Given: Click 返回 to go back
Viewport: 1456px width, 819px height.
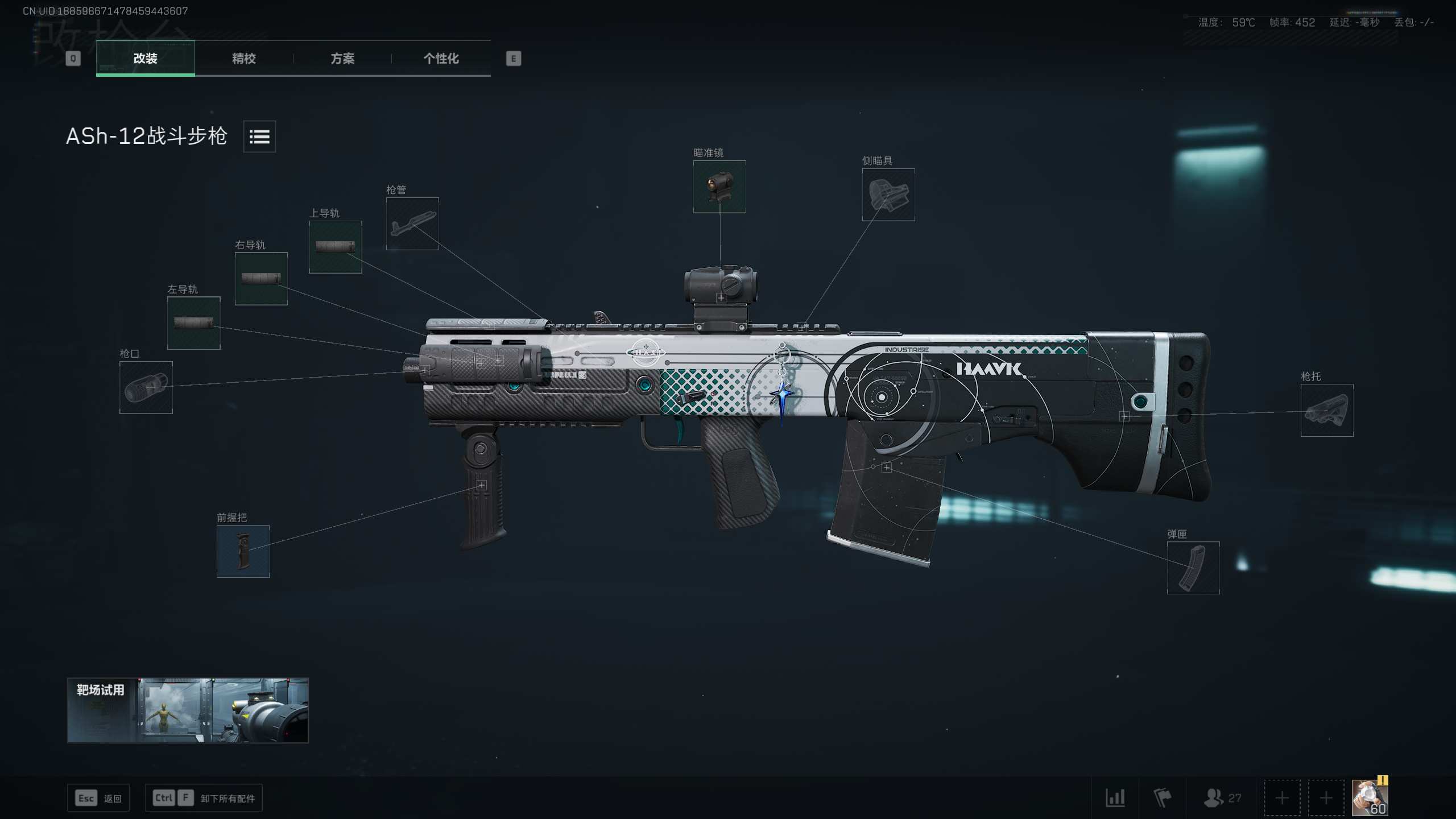Looking at the screenshot, I should [x=98, y=799].
